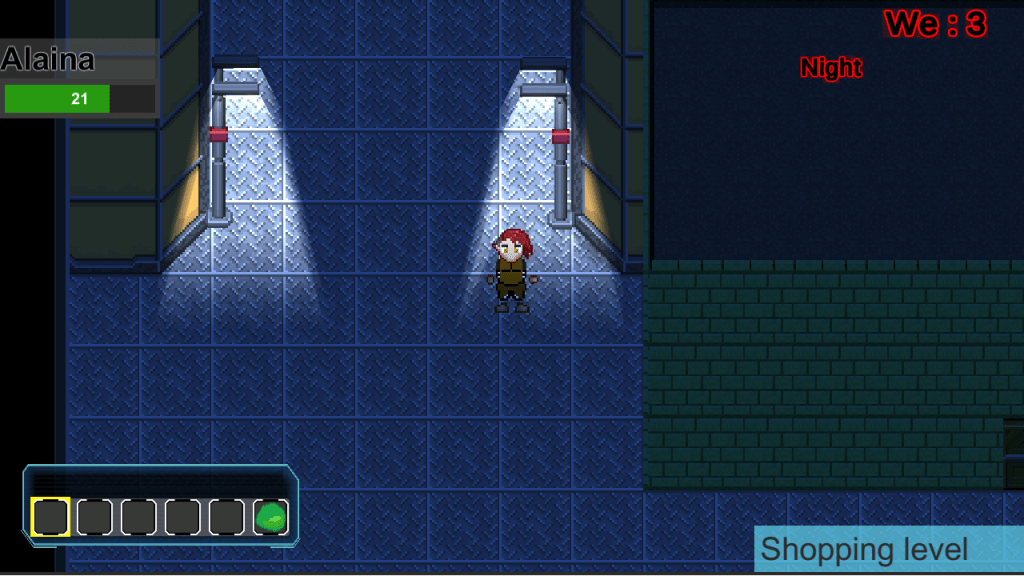Select the green blob item in the hotbar
1024x576 pixels.
coord(271,517)
